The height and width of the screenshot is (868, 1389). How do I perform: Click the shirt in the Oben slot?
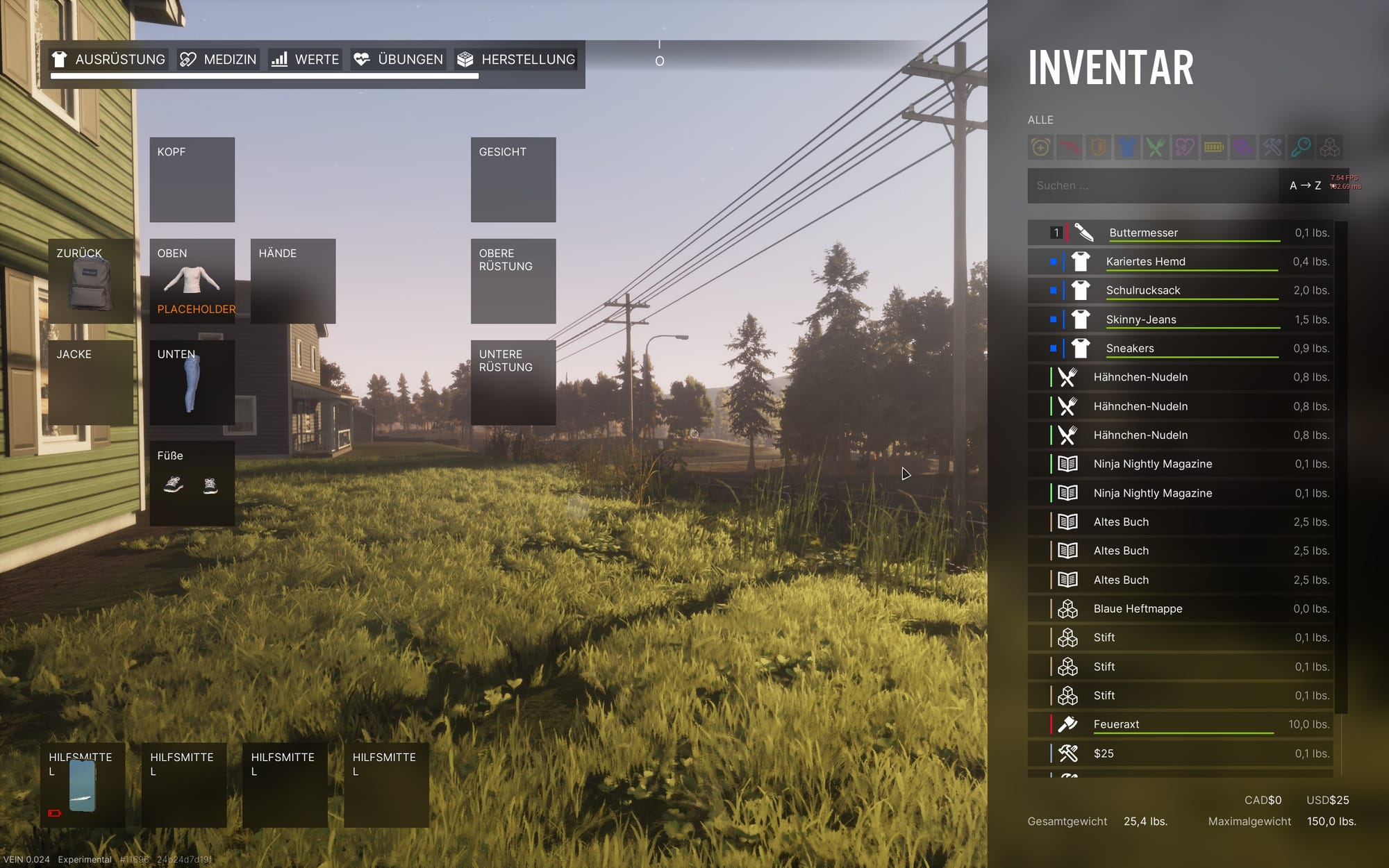coord(192,279)
